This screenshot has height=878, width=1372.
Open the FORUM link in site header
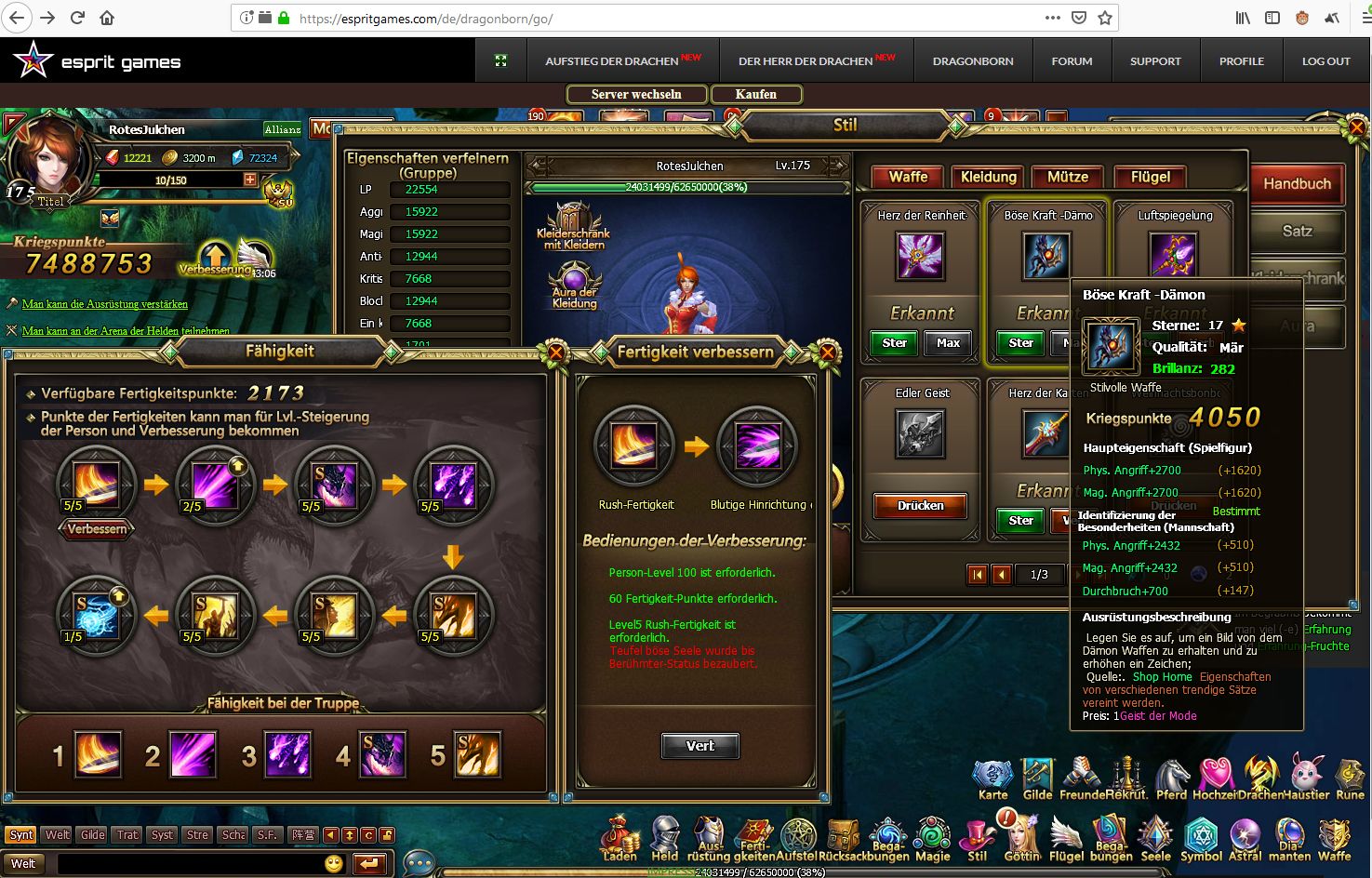pos(1072,61)
